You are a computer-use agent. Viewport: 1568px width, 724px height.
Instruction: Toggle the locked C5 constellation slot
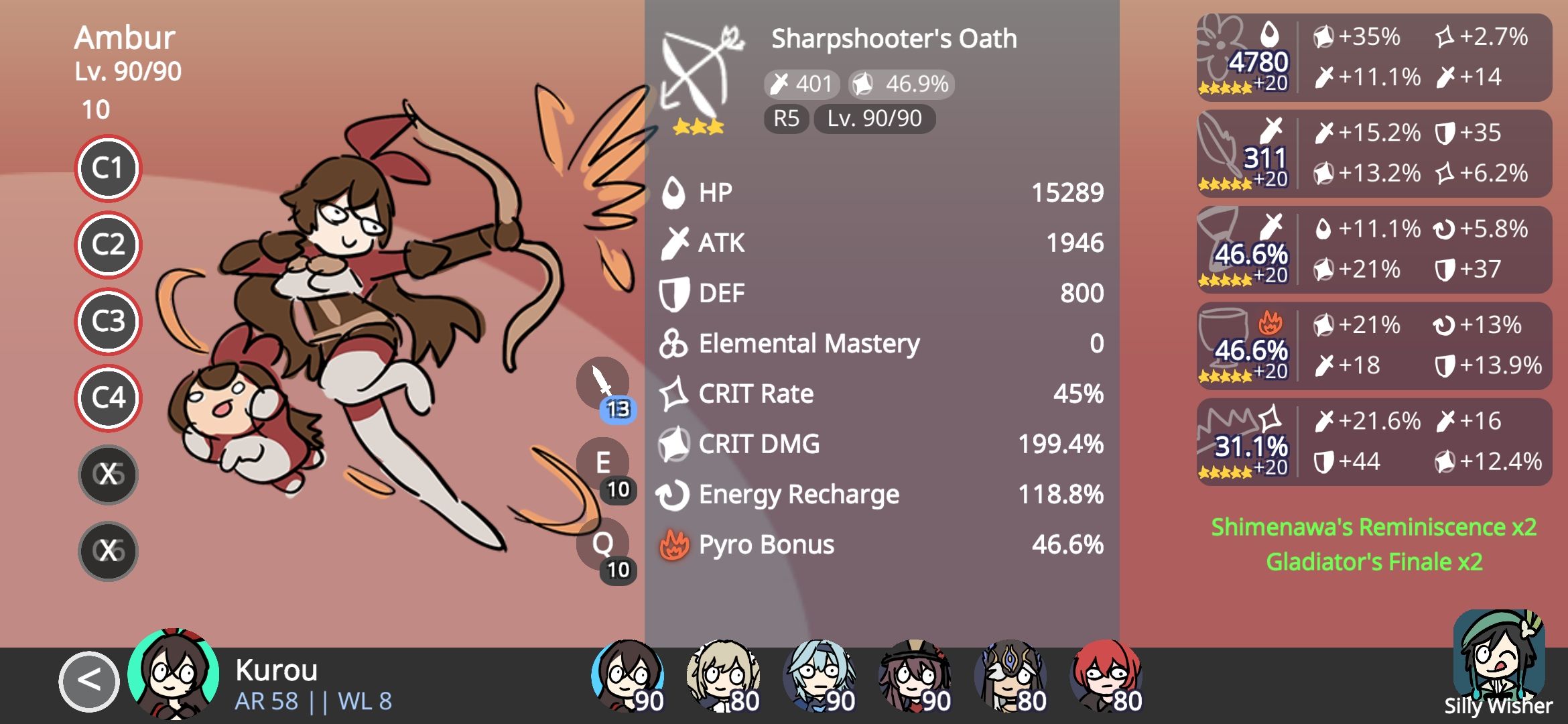pos(108,473)
